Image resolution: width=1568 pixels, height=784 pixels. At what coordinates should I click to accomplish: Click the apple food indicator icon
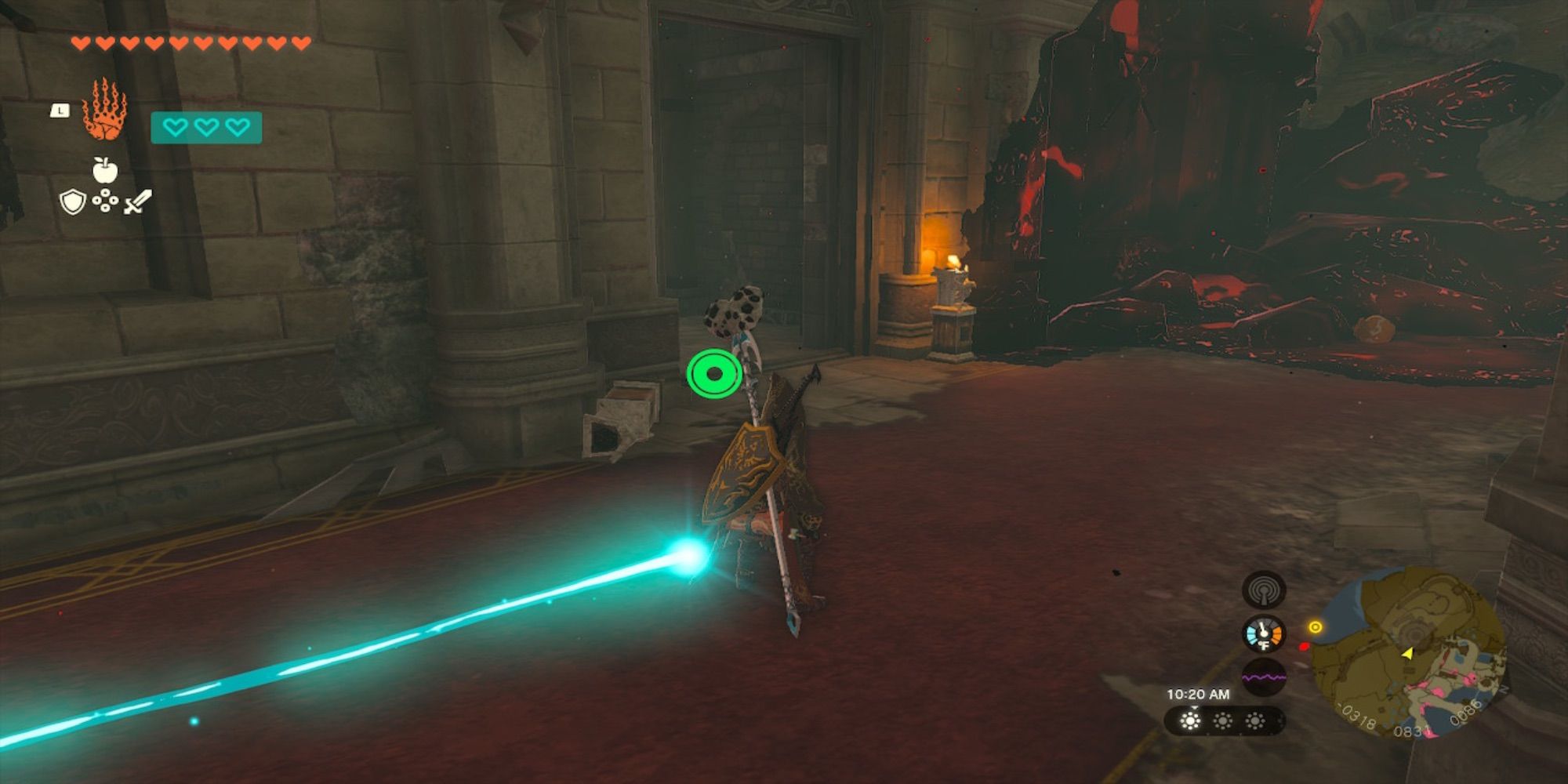[103, 169]
